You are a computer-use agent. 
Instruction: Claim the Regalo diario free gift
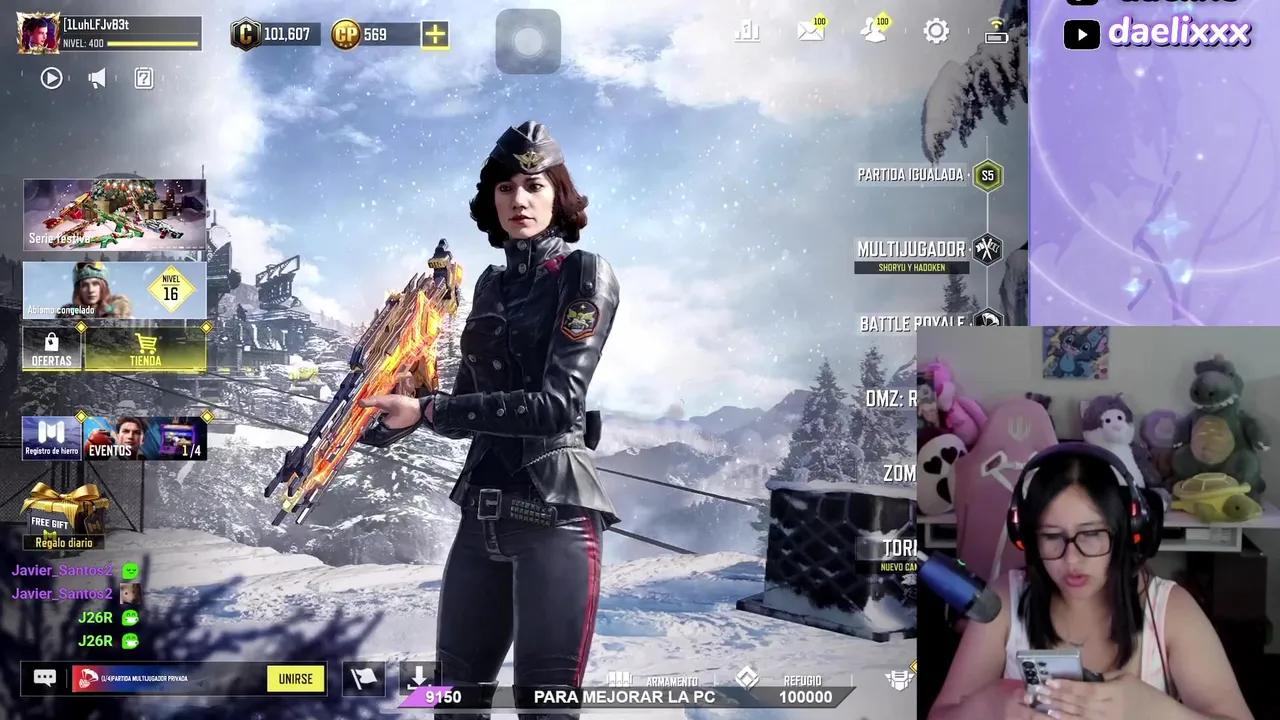pyautogui.click(x=63, y=510)
